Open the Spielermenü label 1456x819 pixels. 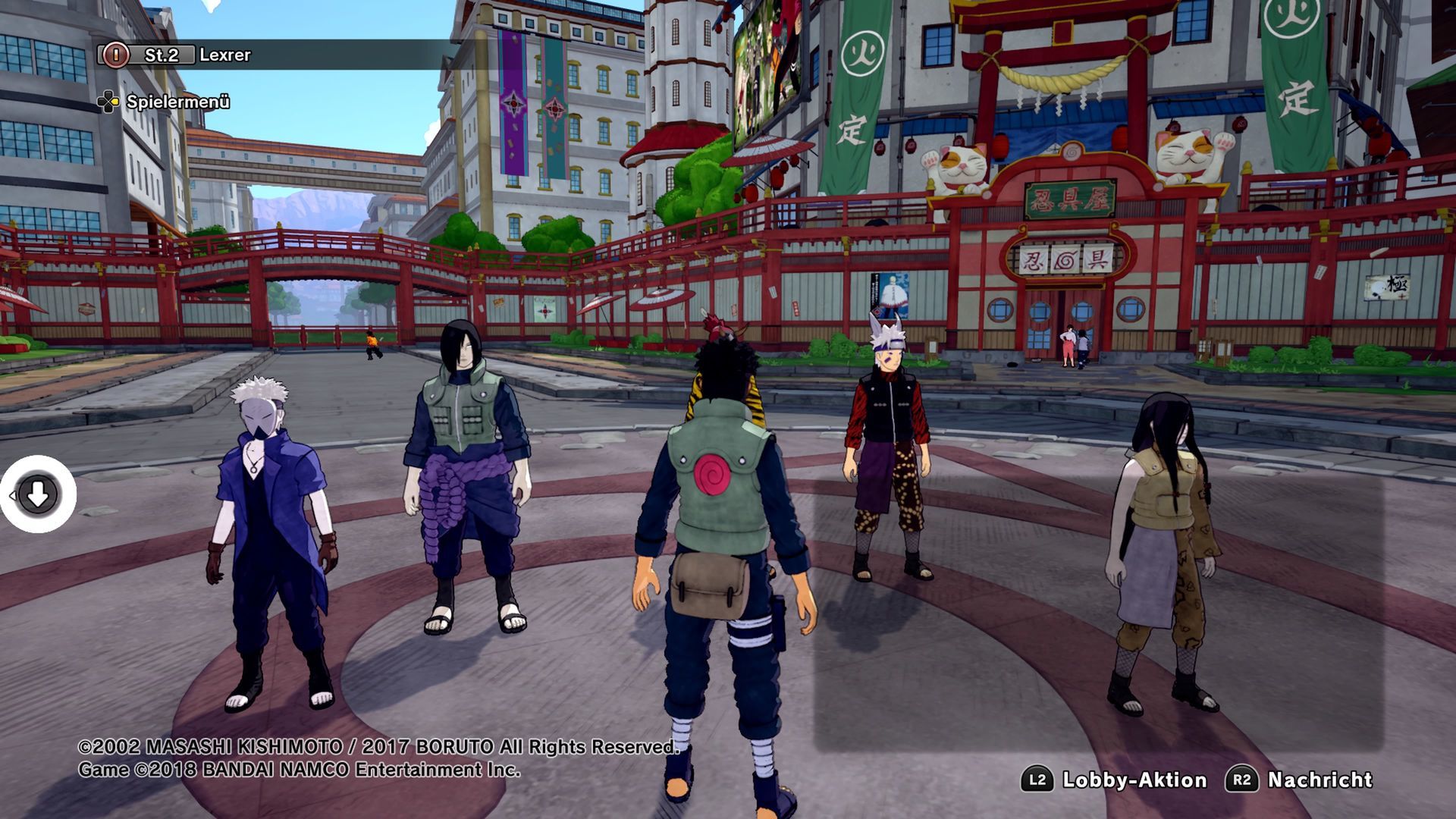click(177, 102)
